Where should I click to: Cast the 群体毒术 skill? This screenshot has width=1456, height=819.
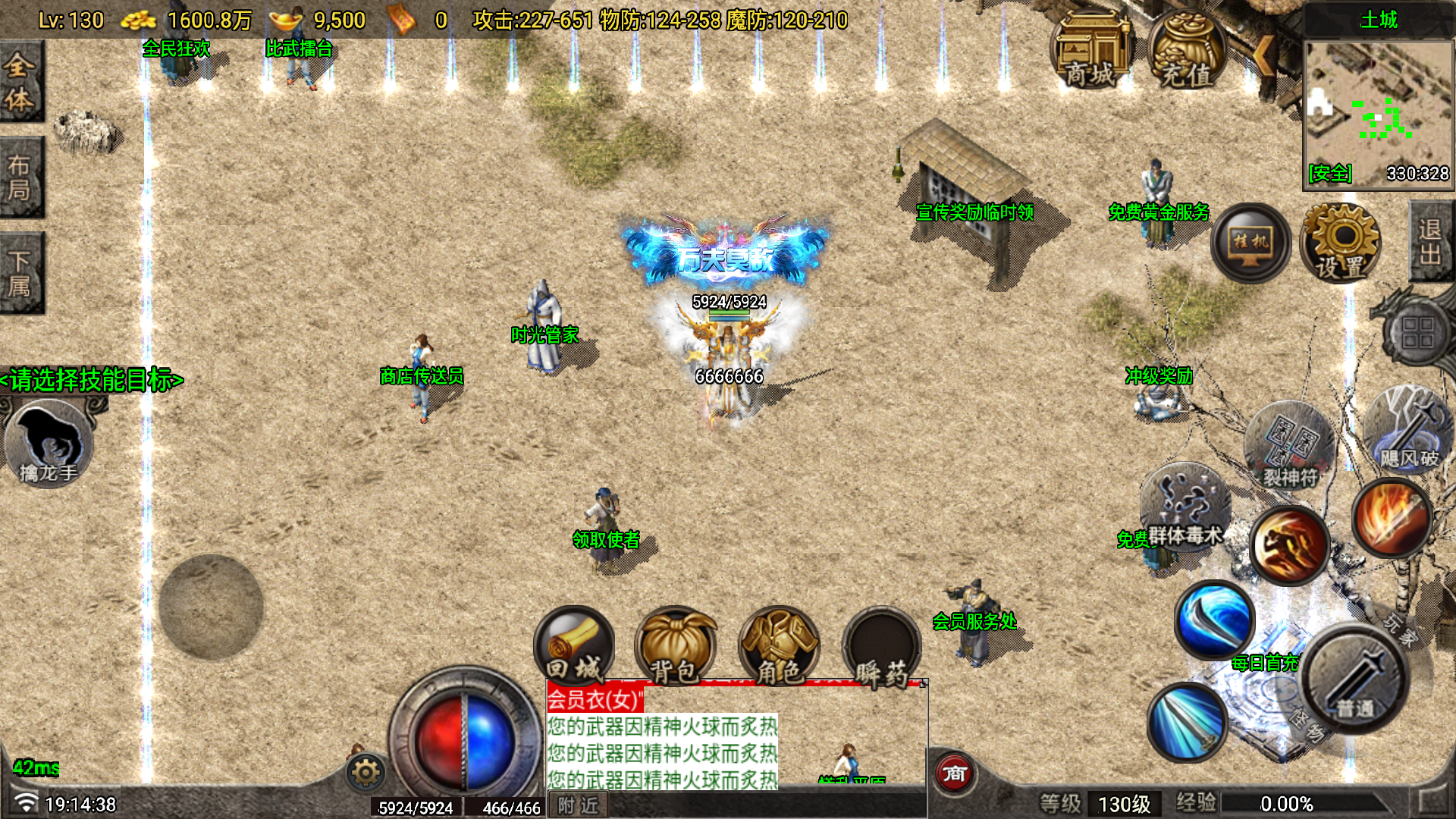[1185, 506]
